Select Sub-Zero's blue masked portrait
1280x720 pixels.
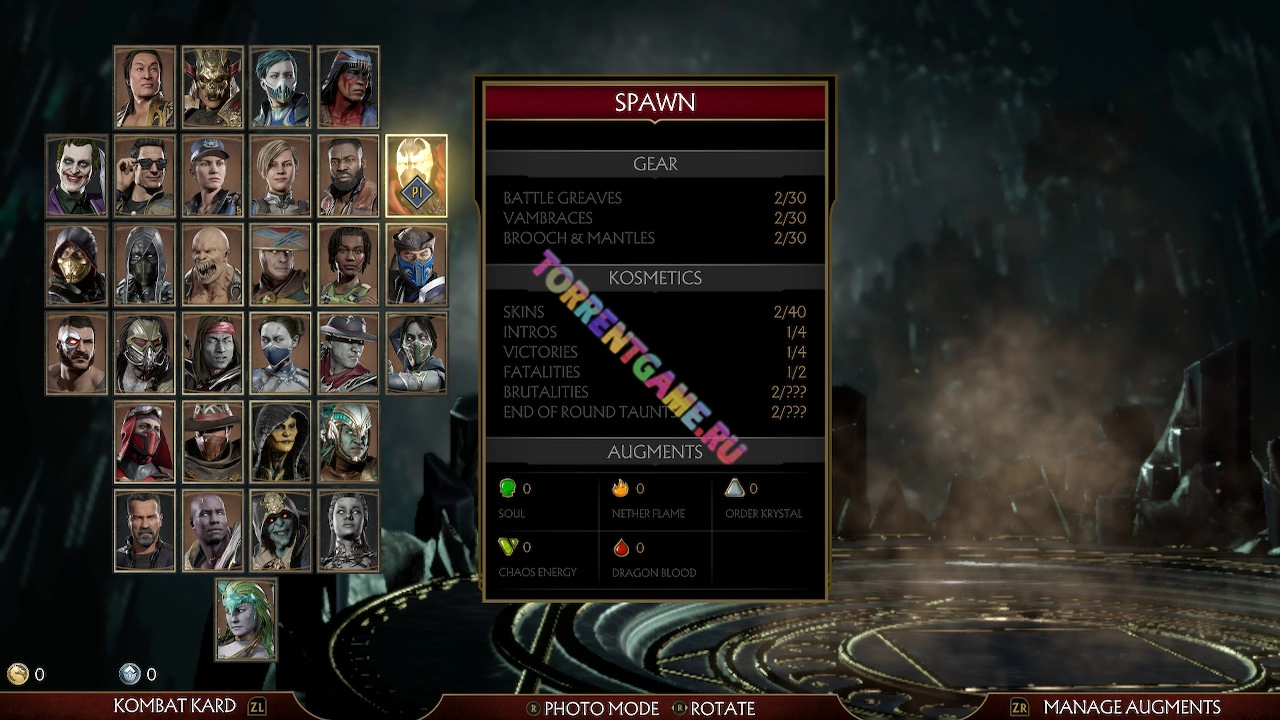[416, 264]
